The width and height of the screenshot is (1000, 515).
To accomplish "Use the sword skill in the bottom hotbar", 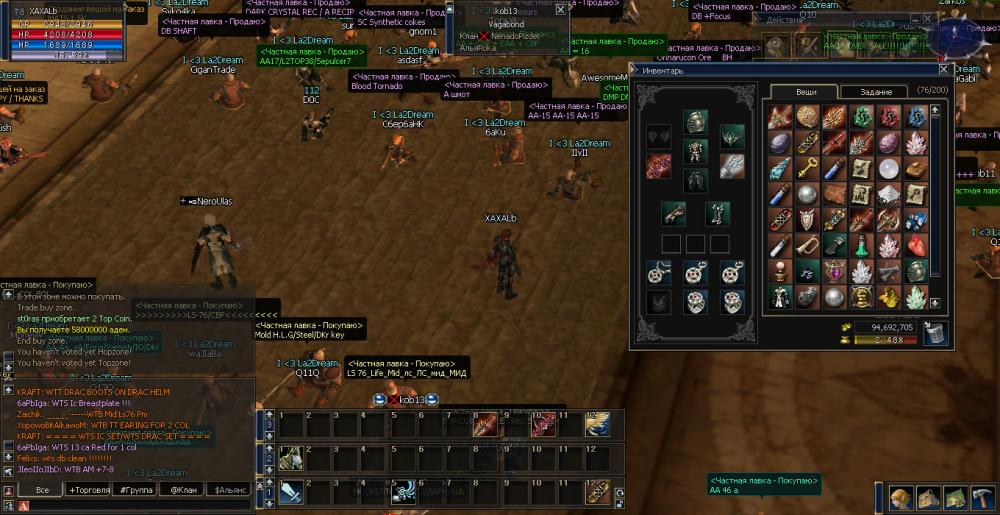I will tap(291, 492).
